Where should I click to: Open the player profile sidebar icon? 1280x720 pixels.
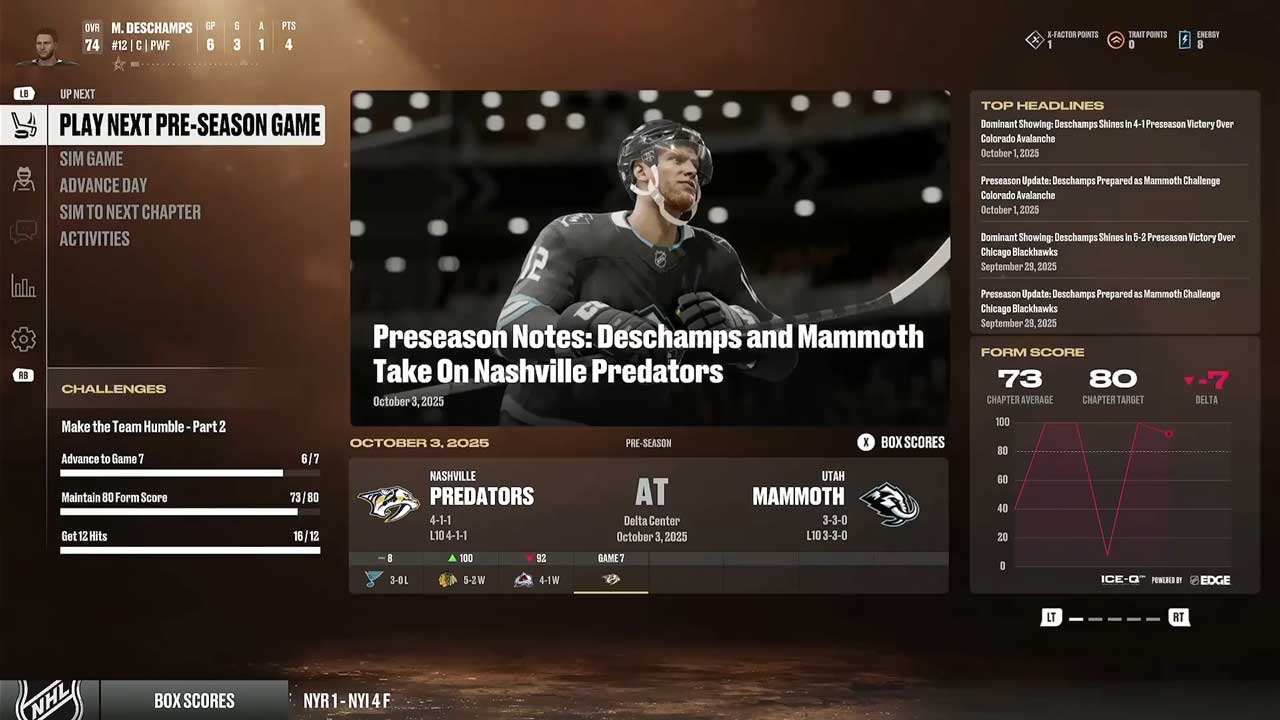[x=23, y=180]
